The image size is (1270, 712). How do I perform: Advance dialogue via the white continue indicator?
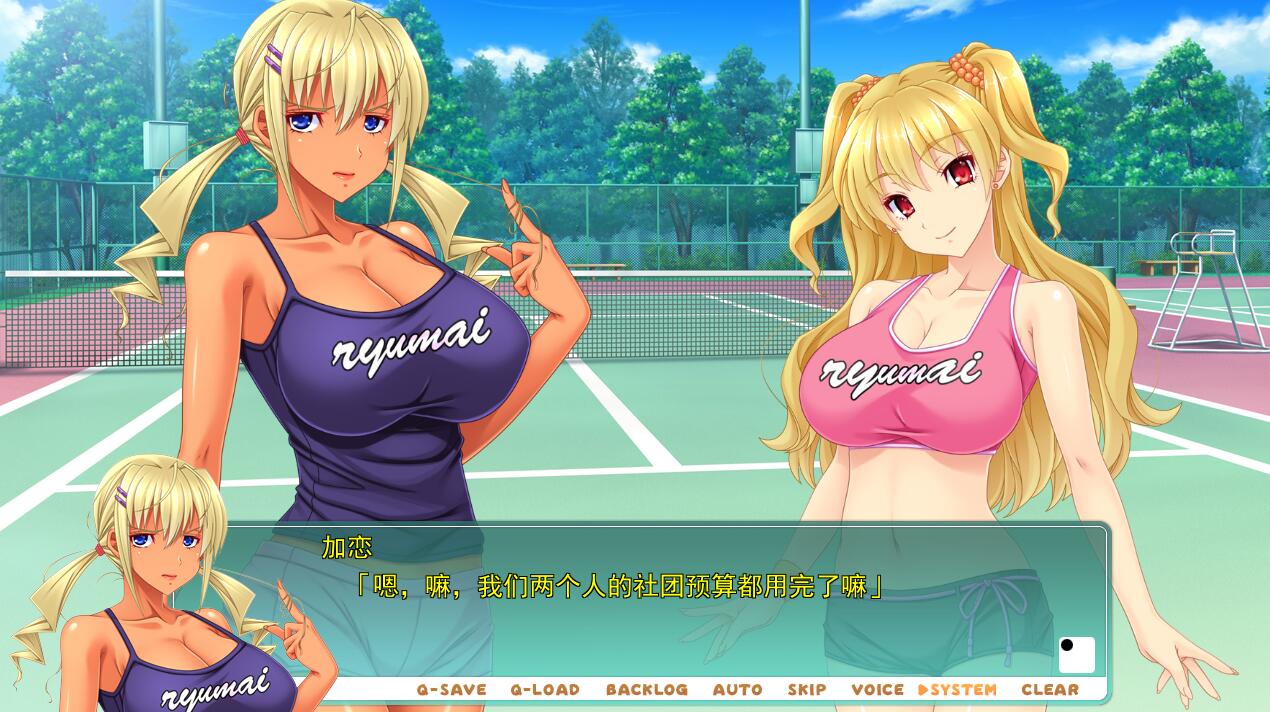pyautogui.click(x=1076, y=655)
